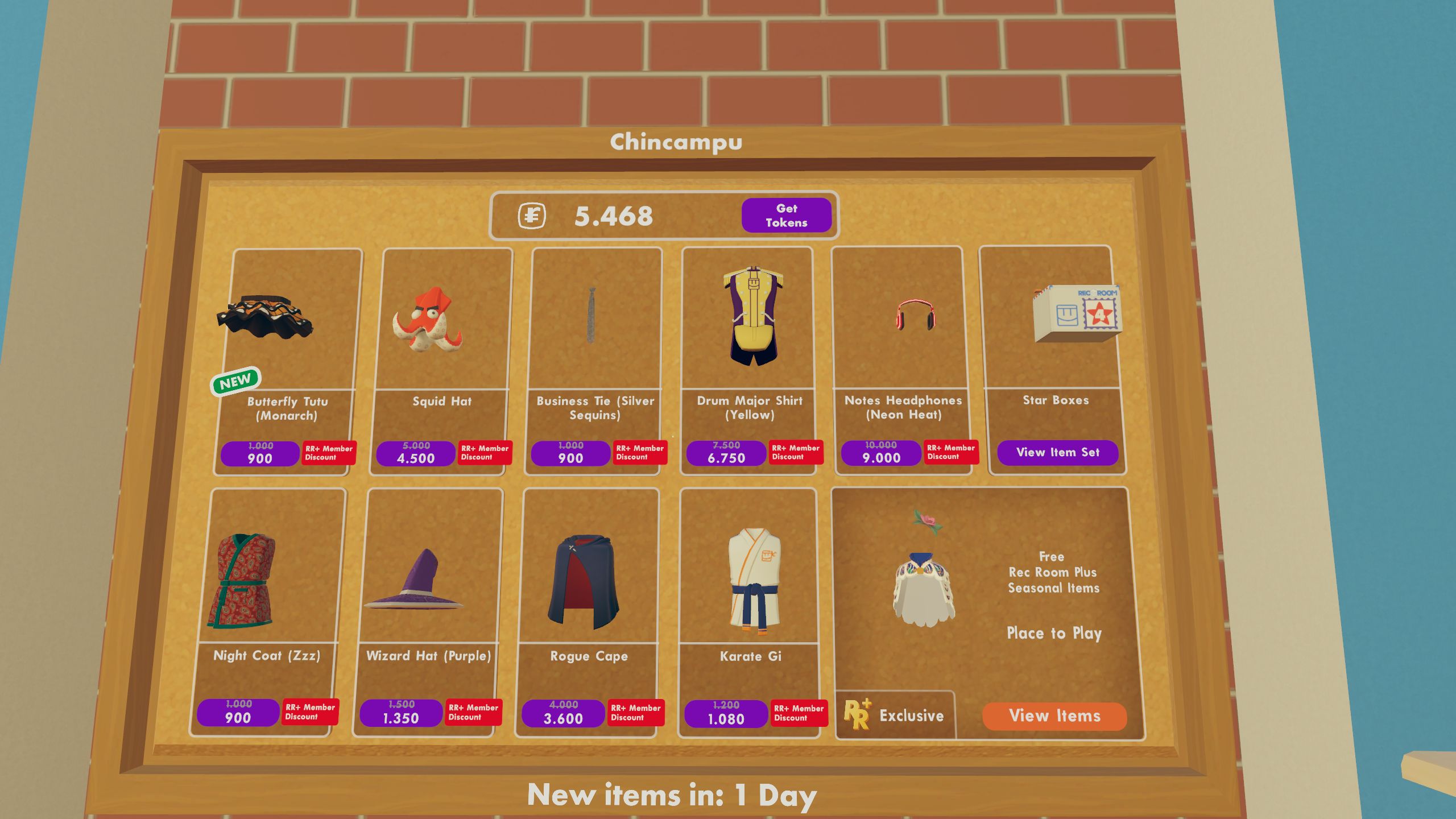Screen dimensions: 1456x819
Task: Click the token currency icon
Action: coord(533,216)
